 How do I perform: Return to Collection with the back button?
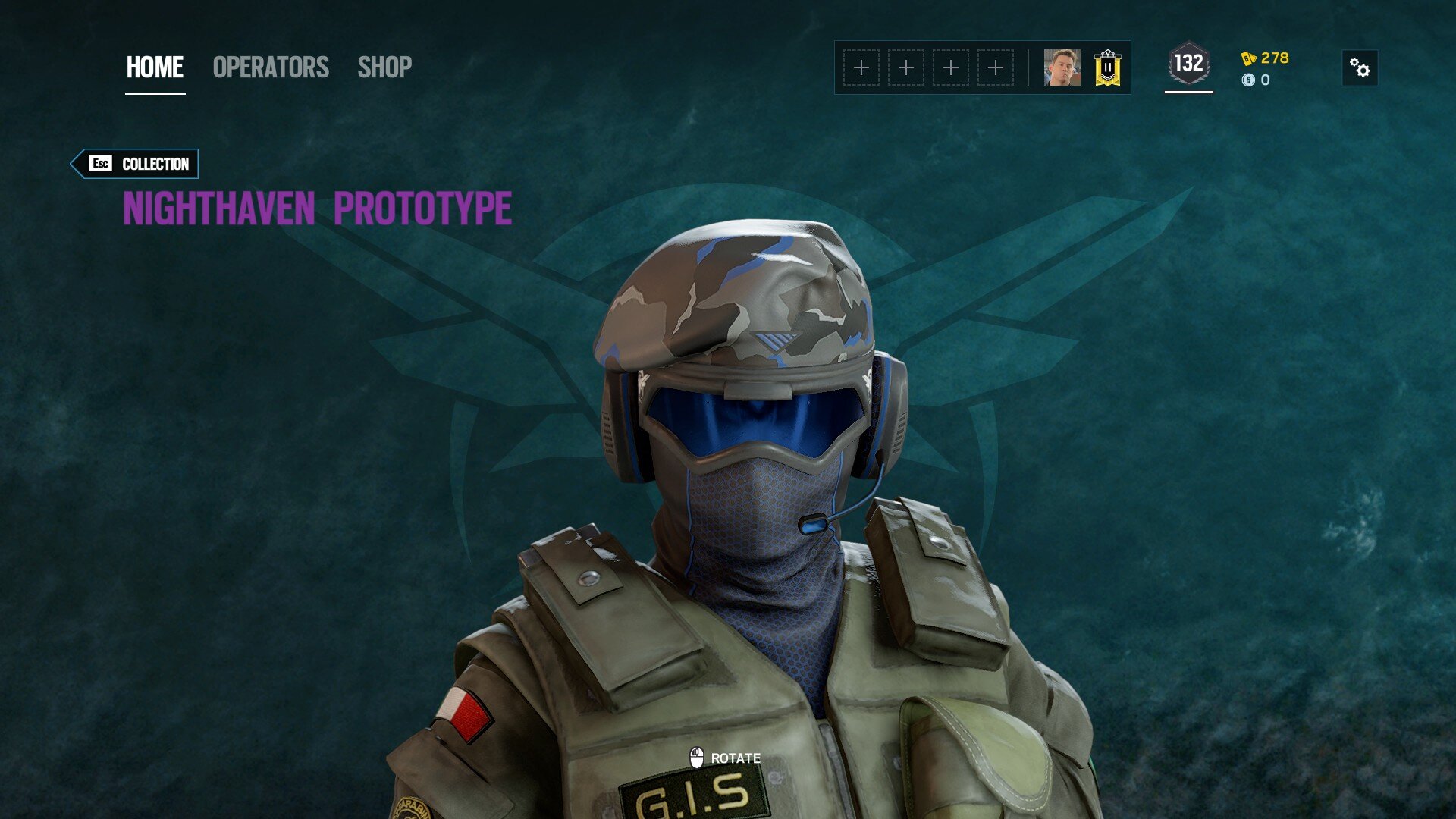coord(136,164)
